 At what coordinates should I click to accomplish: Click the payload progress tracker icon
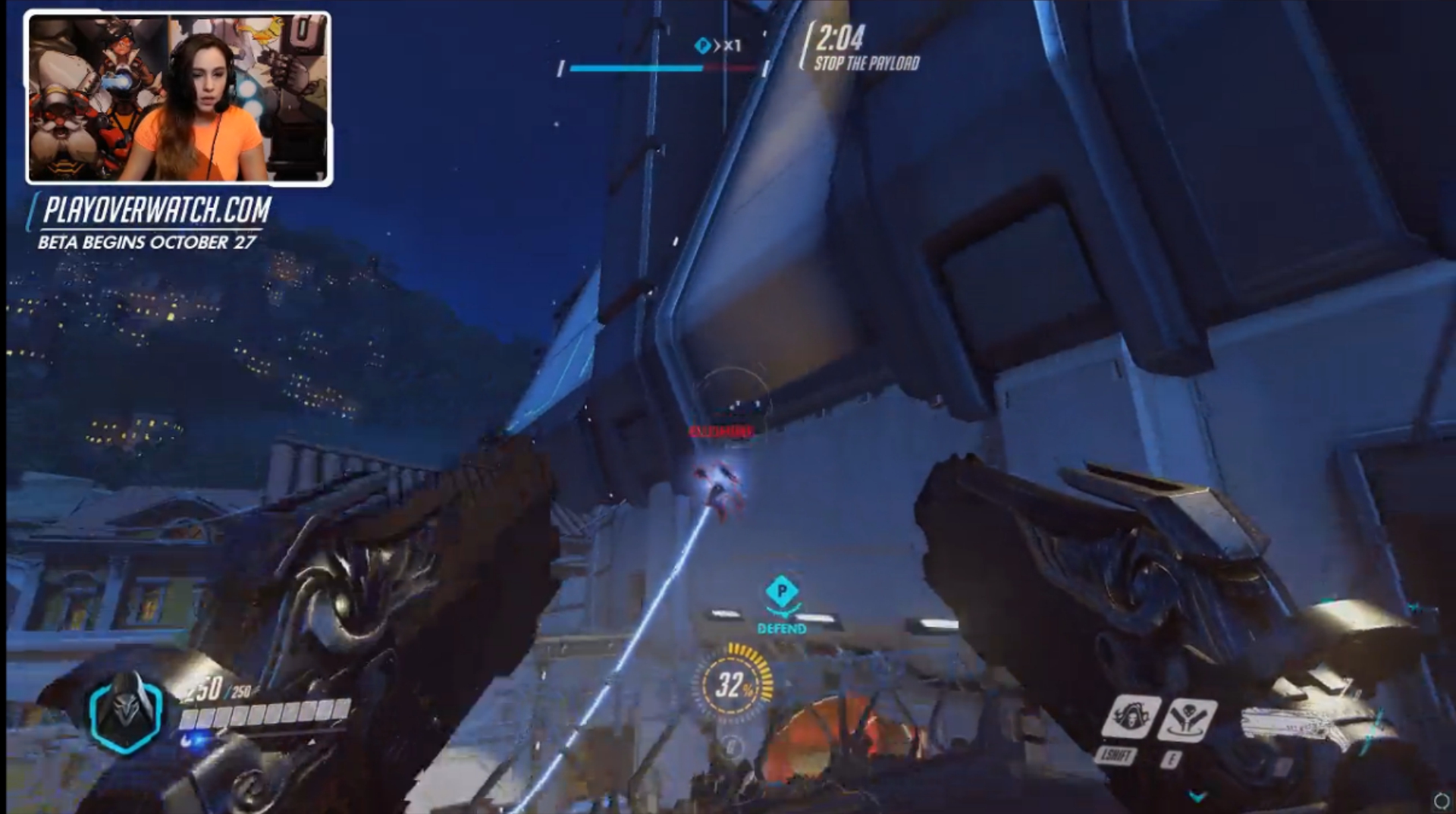(x=702, y=46)
